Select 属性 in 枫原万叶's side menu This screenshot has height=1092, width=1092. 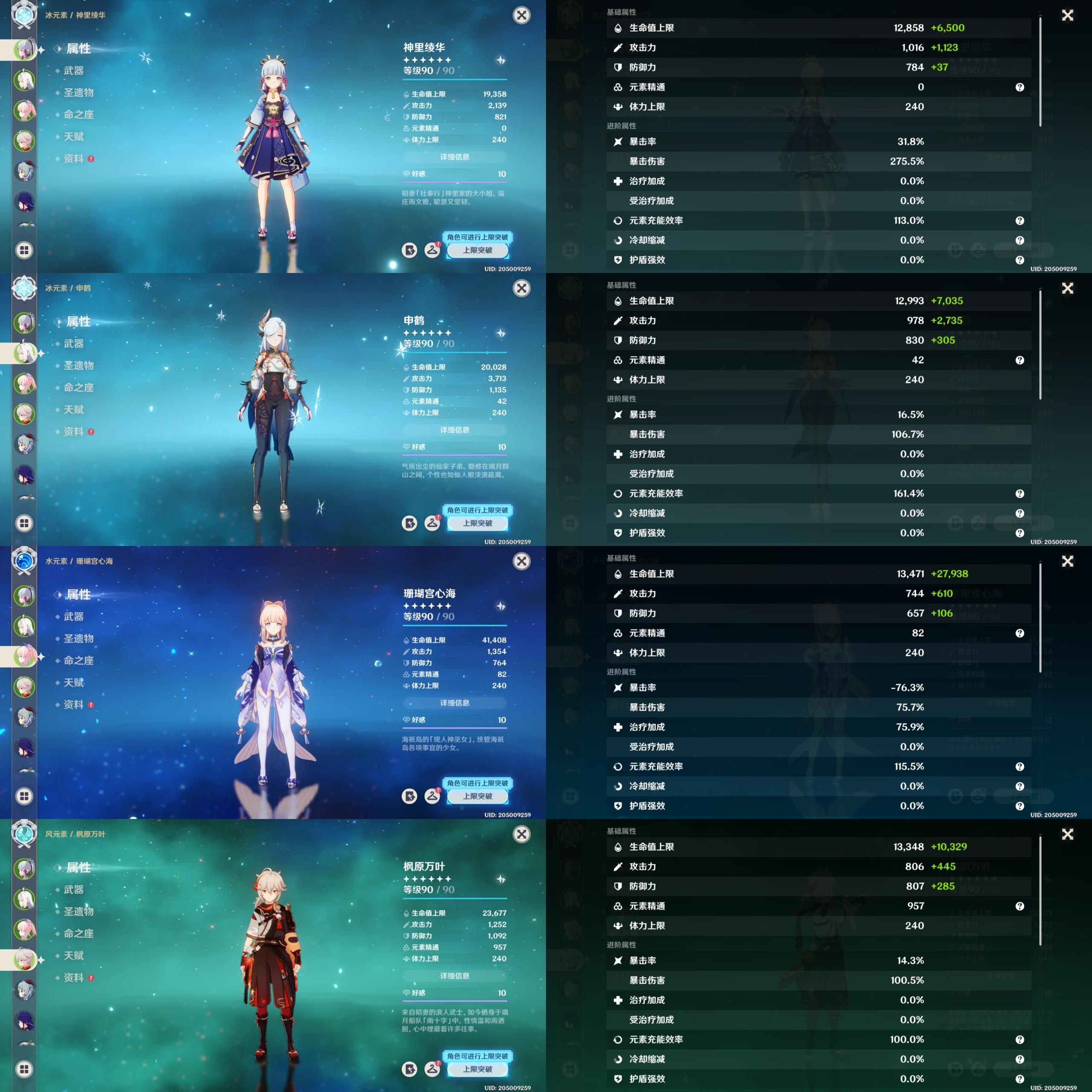coord(78,868)
